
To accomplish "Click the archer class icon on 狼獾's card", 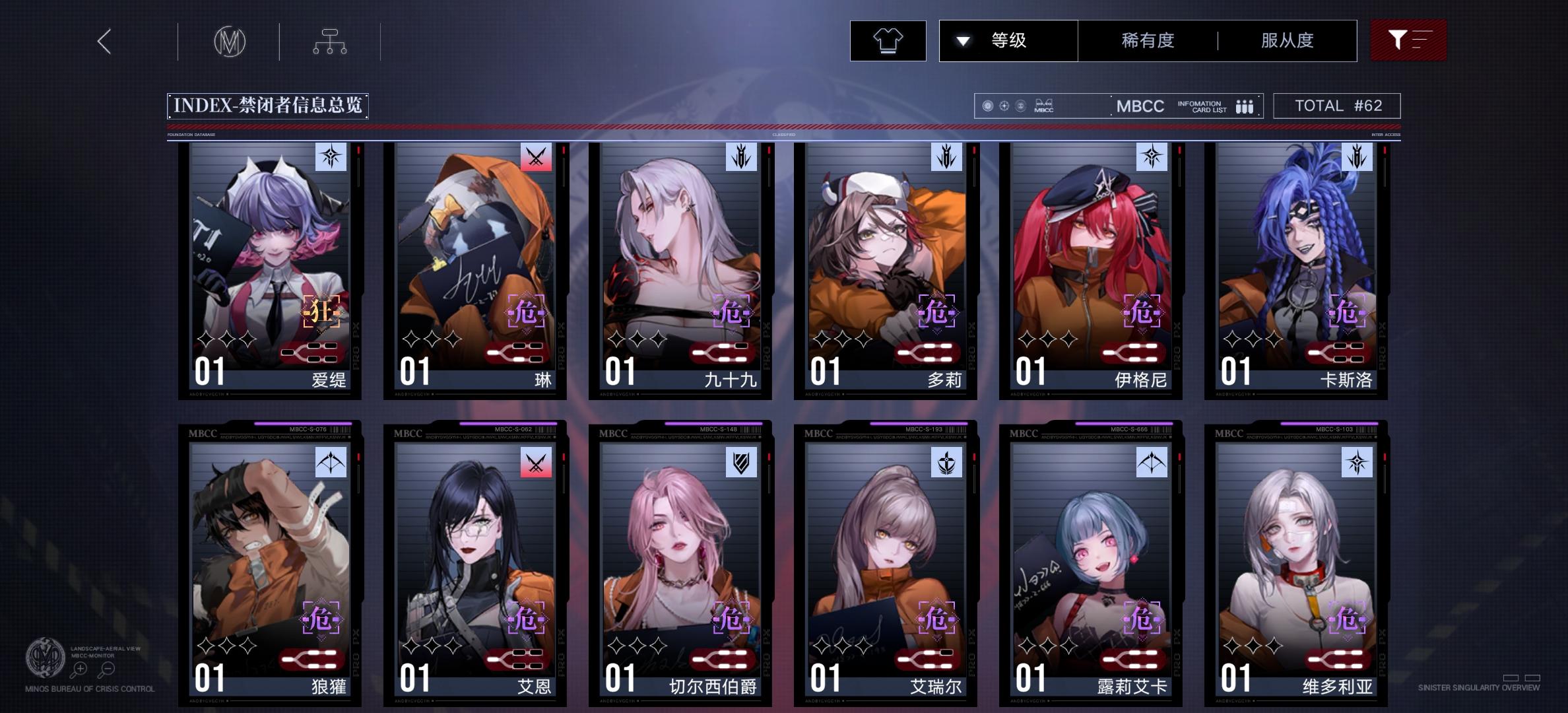I will click(331, 463).
